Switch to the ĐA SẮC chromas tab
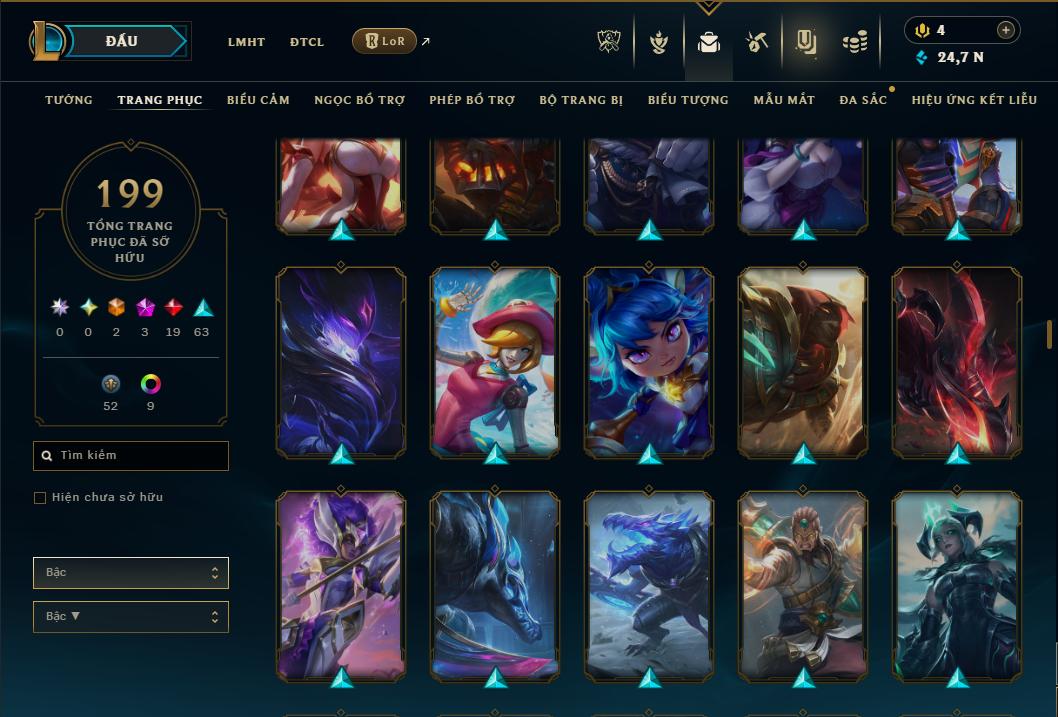The height and width of the screenshot is (717, 1058). click(x=863, y=100)
